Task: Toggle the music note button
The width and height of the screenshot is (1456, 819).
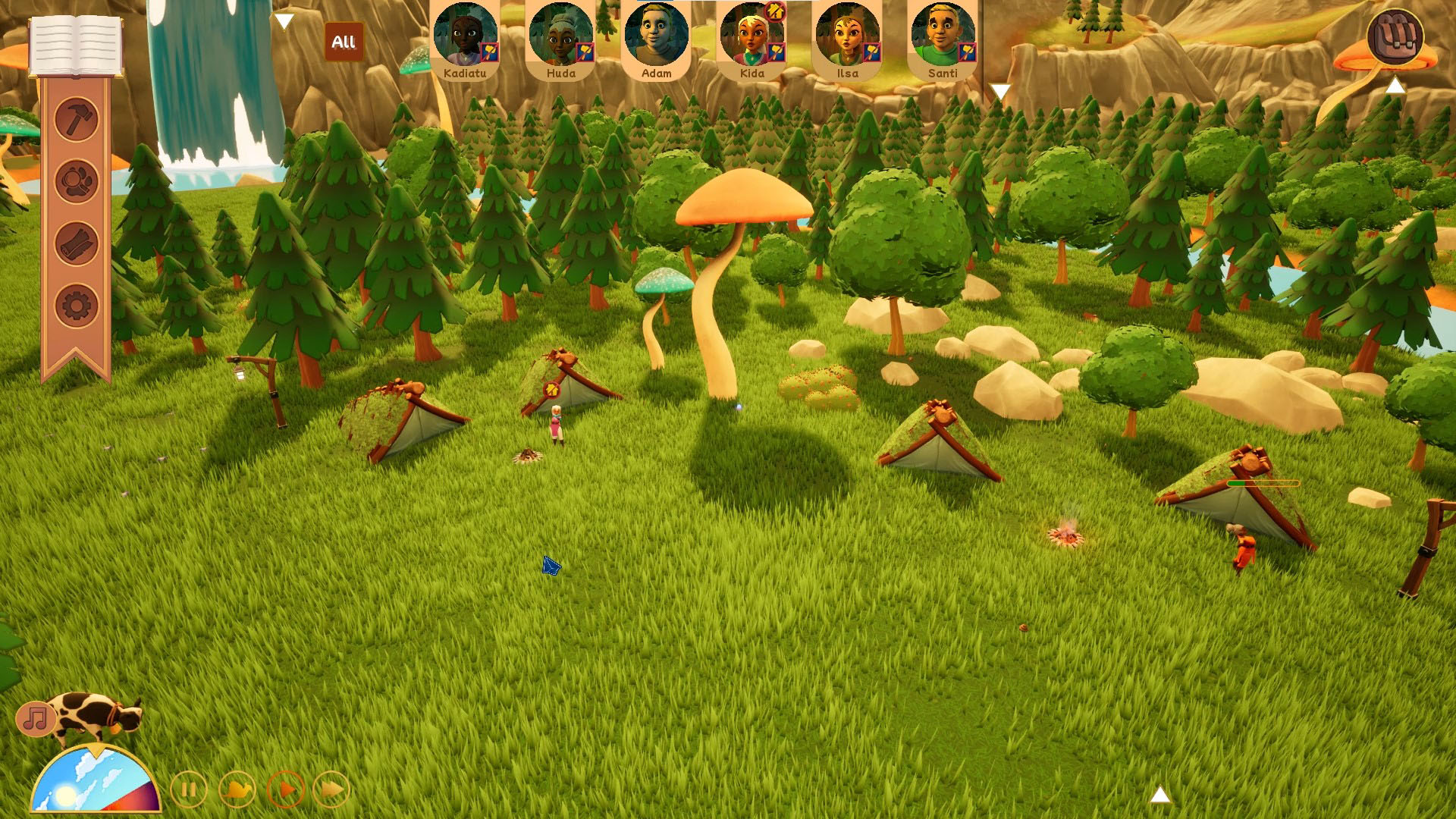Action: (x=36, y=718)
